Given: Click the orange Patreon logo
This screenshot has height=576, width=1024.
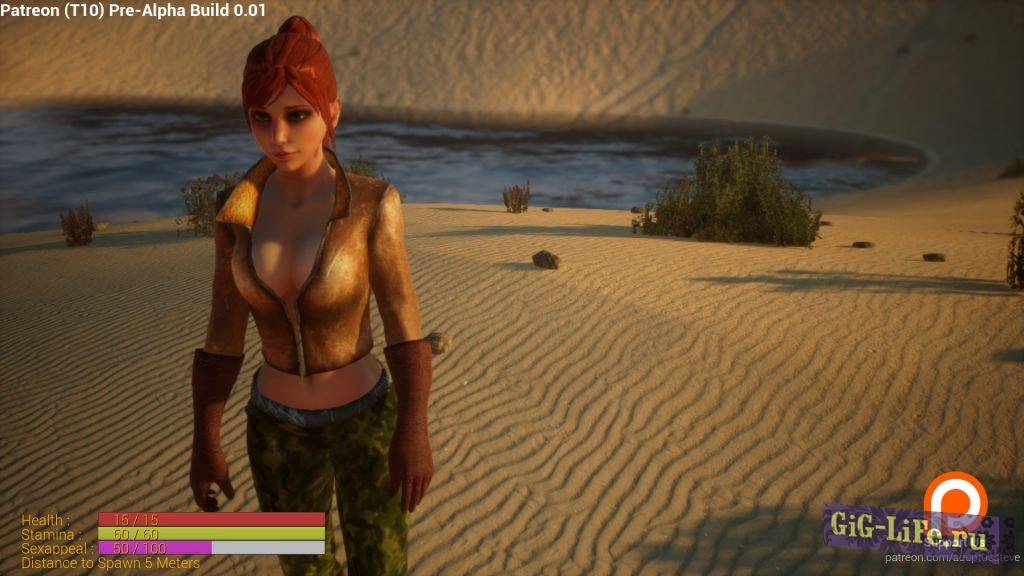Looking at the screenshot, I should pos(954,497).
